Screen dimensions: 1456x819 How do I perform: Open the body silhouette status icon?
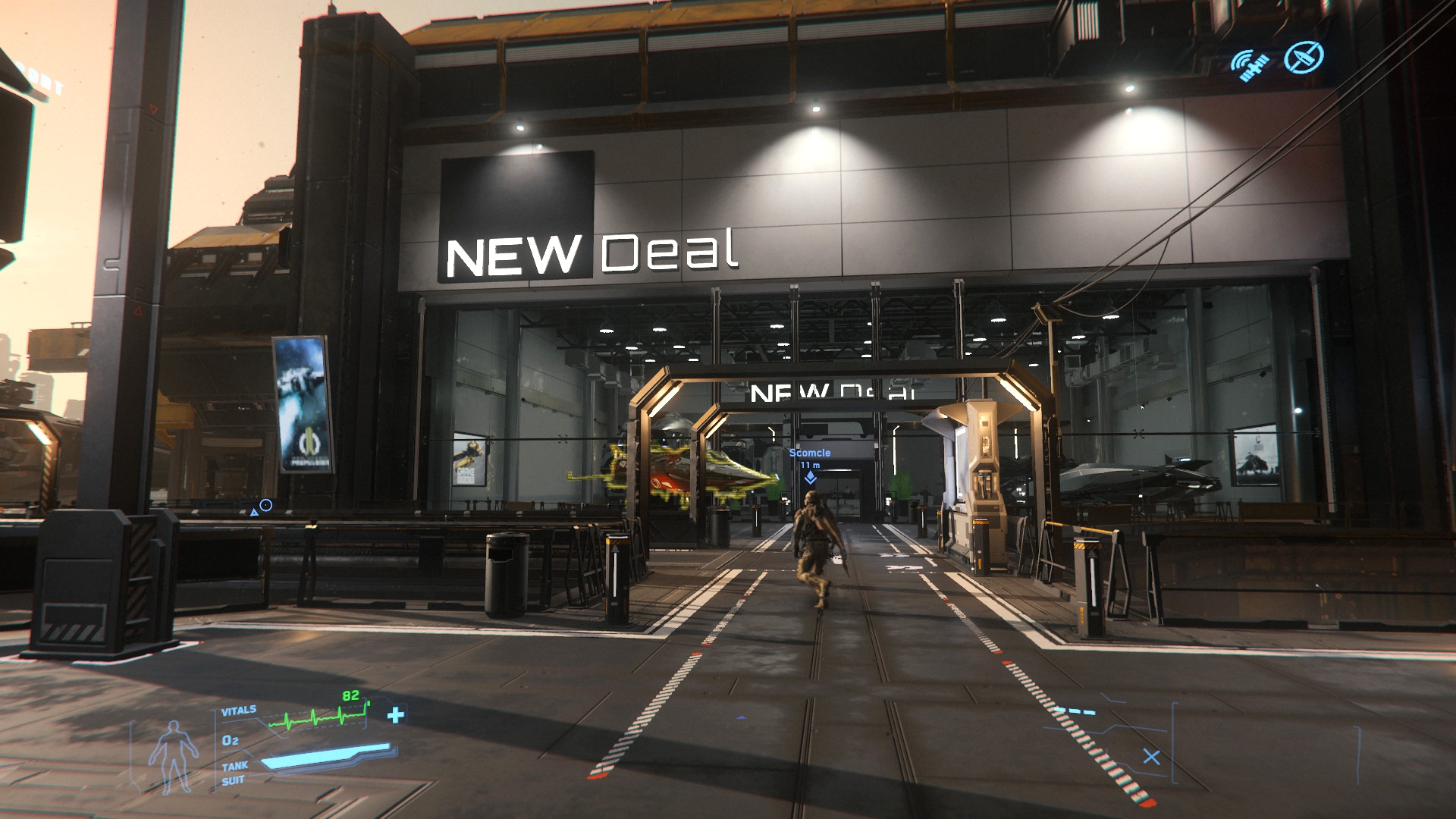pos(174,756)
